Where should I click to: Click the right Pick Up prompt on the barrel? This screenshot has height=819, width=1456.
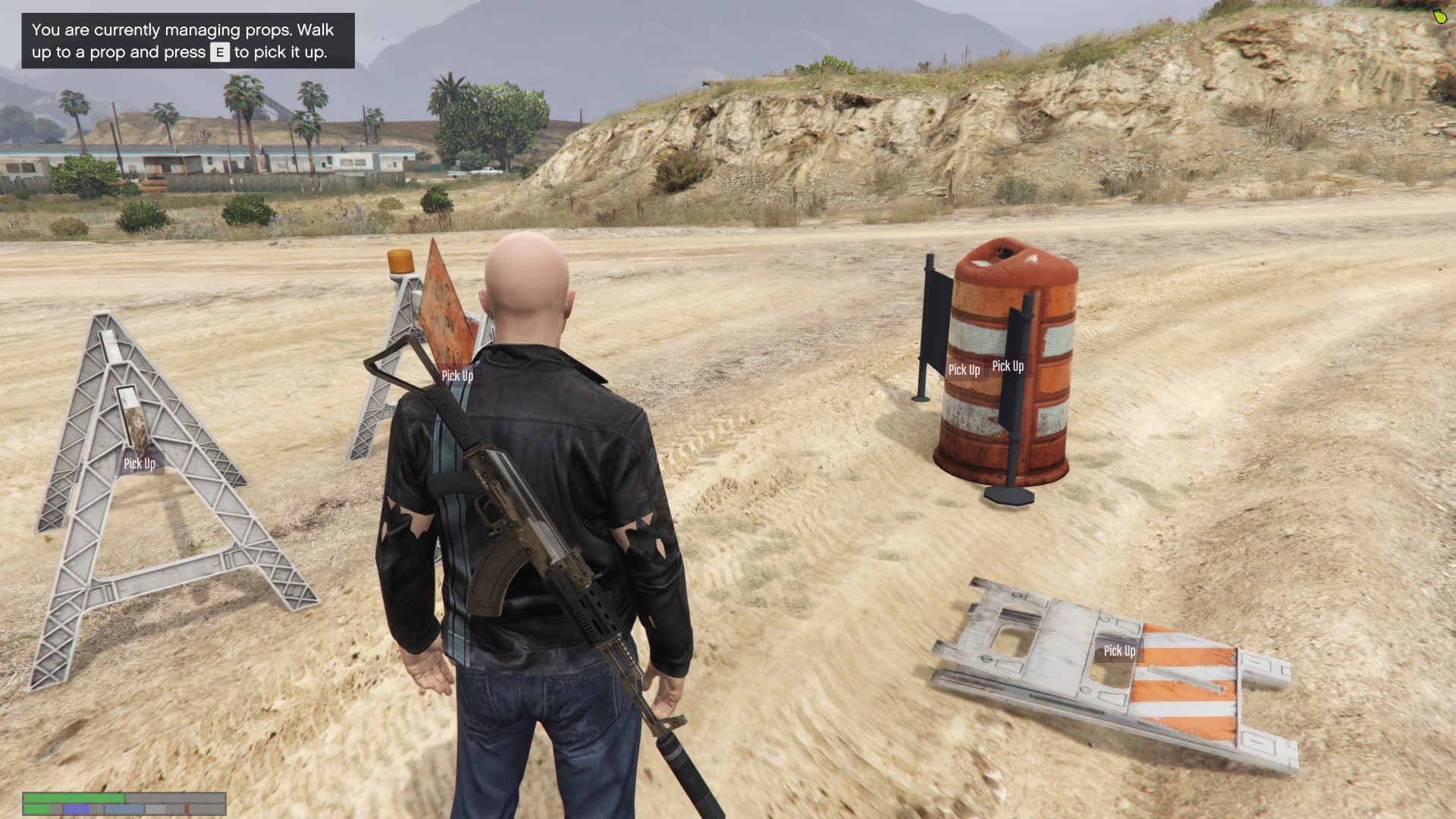click(1009, 366)
